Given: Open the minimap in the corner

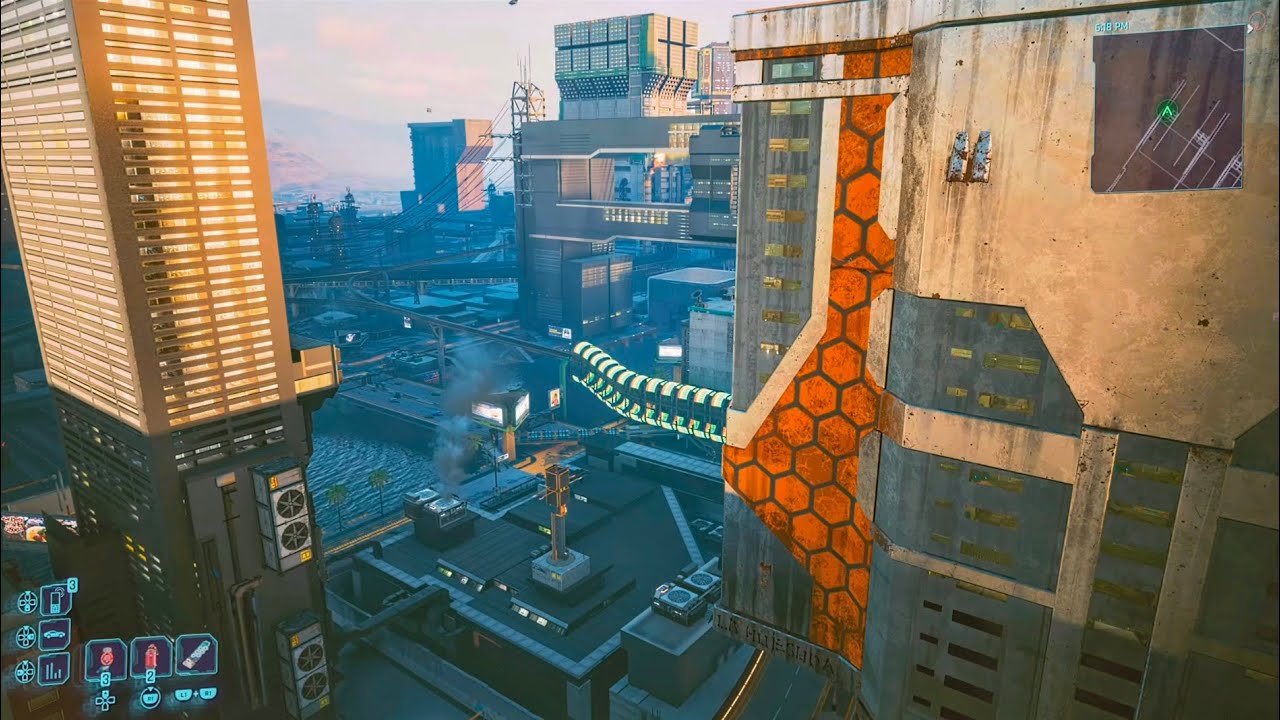Looking at the screenshot, I should (x=1167, y=108).
